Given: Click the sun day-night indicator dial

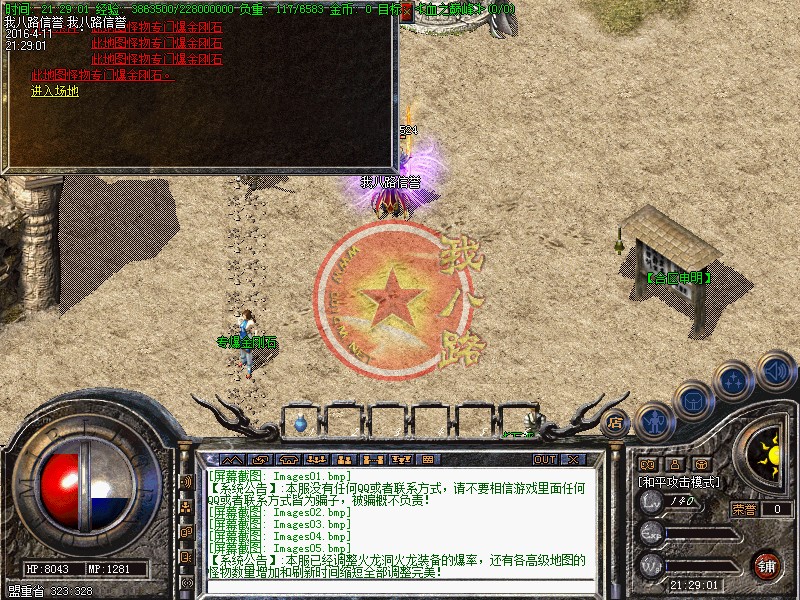Looking at the screenshot, I should [770, 456].
